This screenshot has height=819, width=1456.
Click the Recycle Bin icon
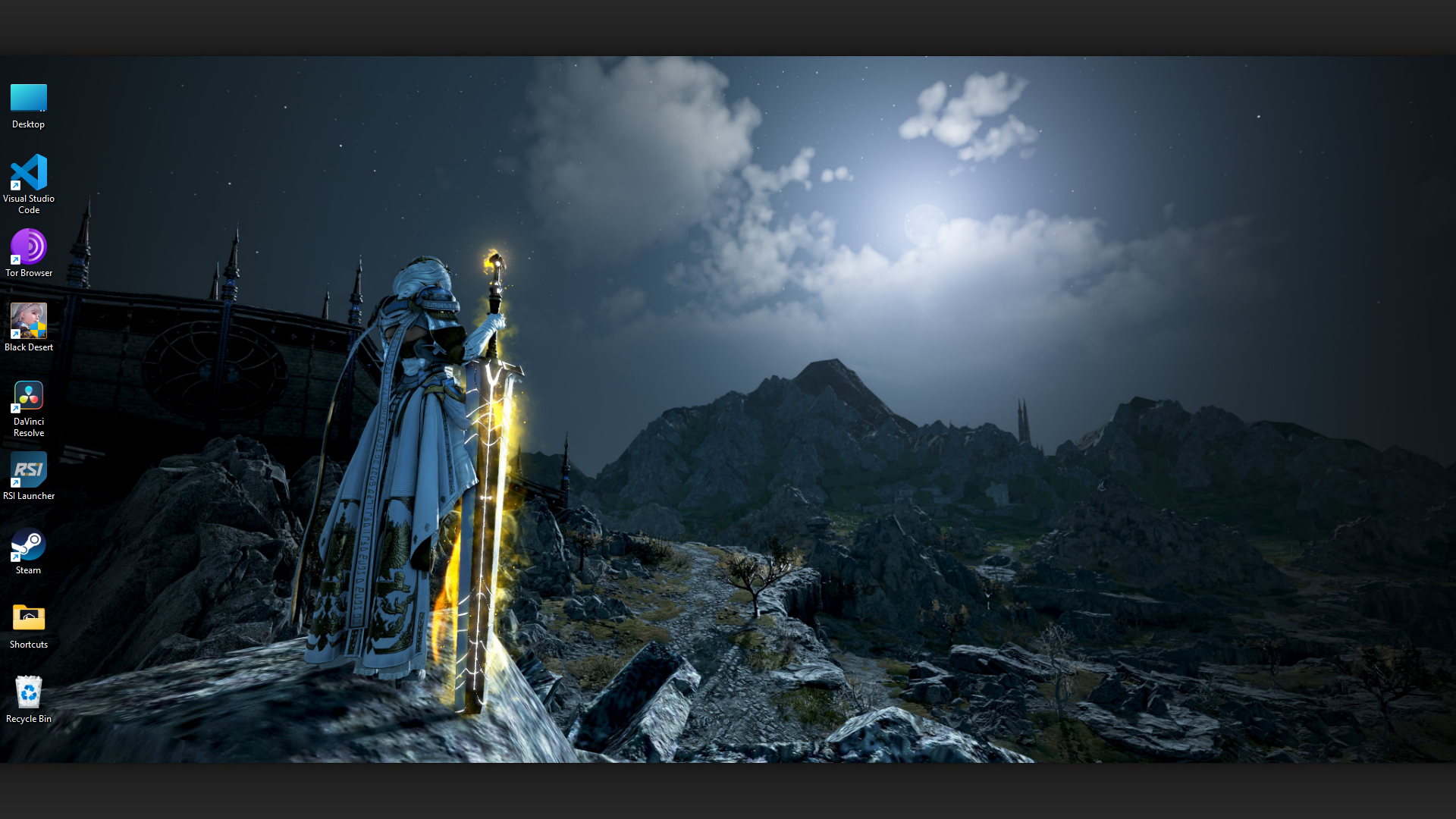pyautogui.click(x=28, y=692)
